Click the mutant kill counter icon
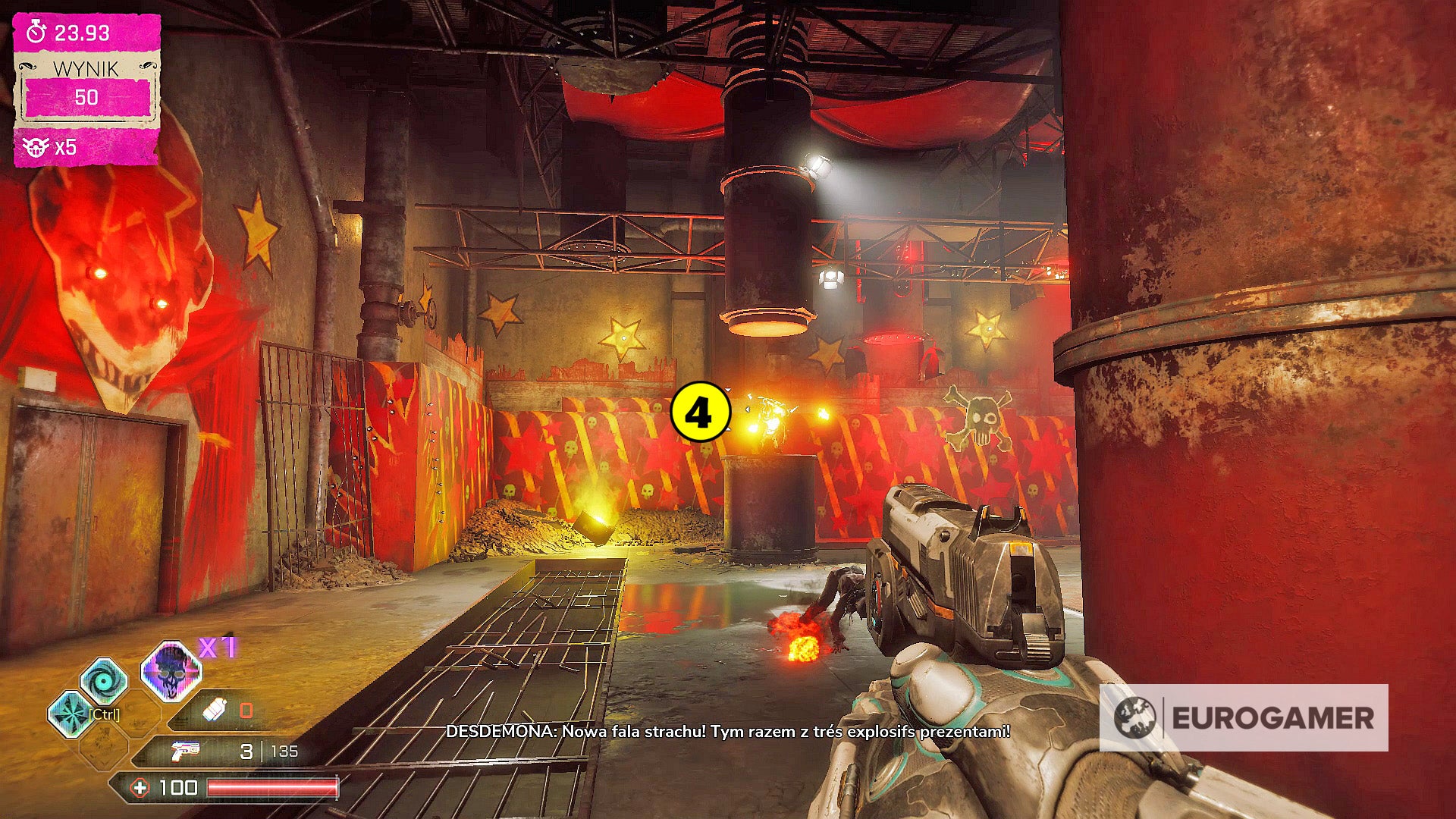Screen dimensions: 1456x819 pos(36,147)
